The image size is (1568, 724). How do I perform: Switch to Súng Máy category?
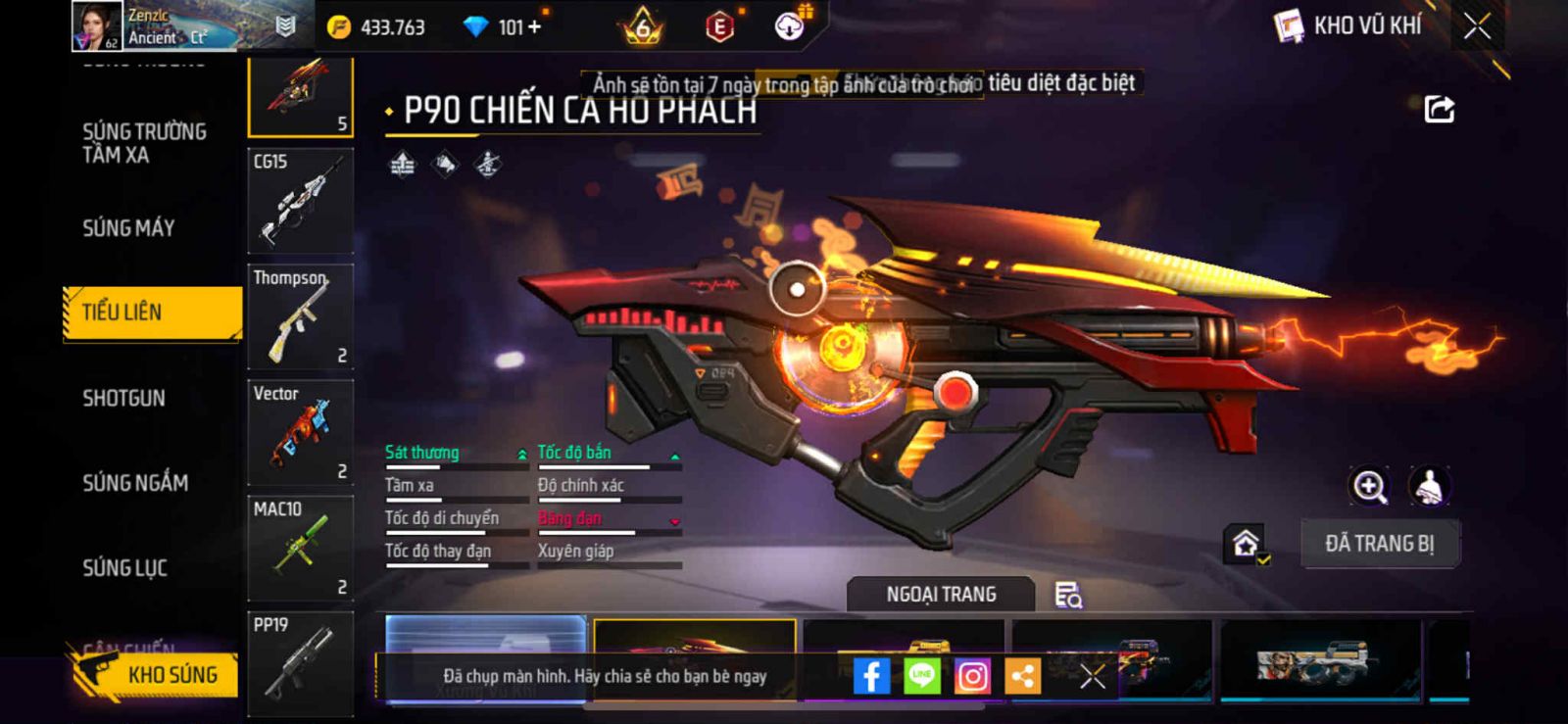(128, 228)
